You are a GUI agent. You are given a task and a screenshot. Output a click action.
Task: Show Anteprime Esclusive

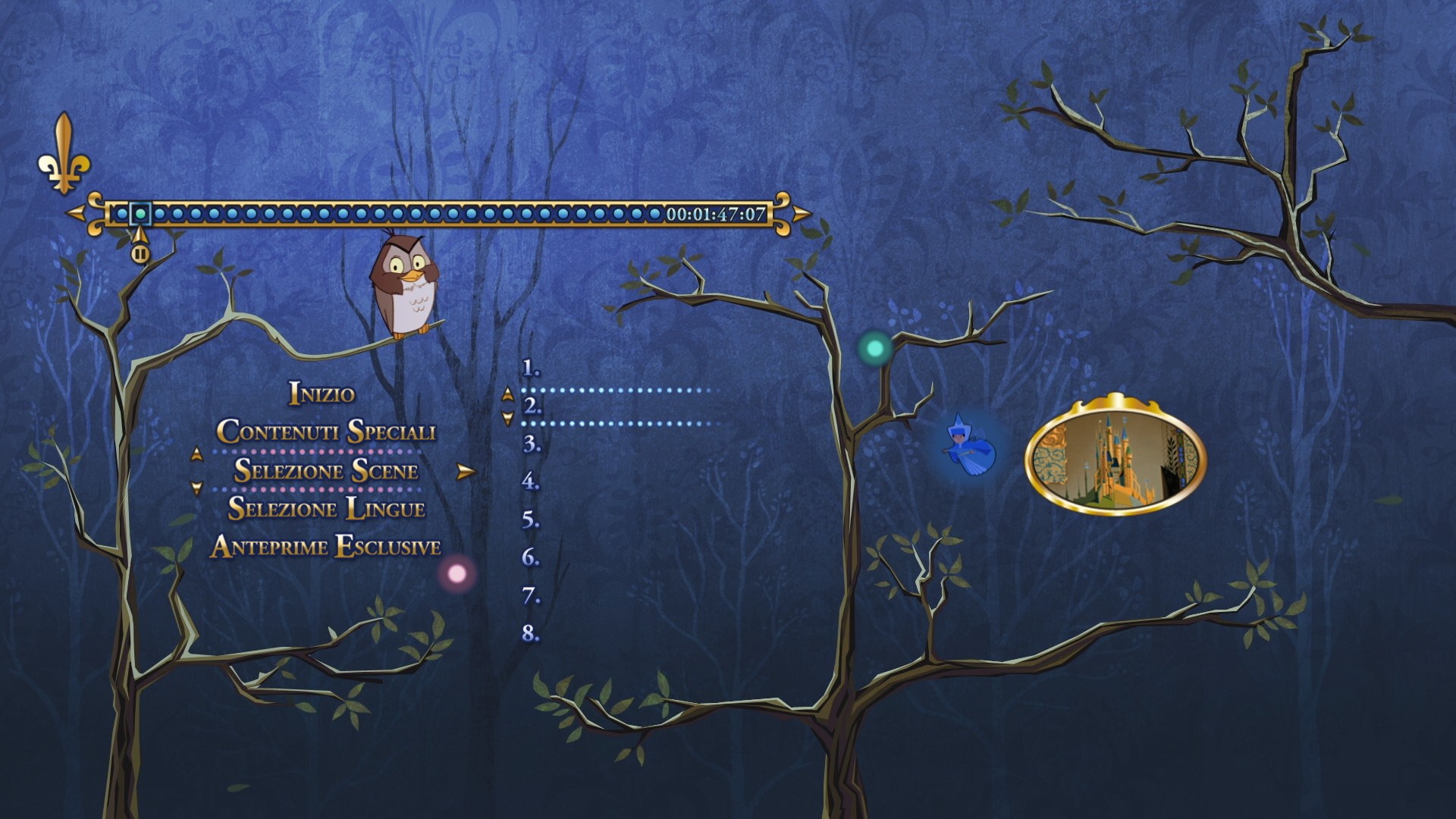pos(326,547)
